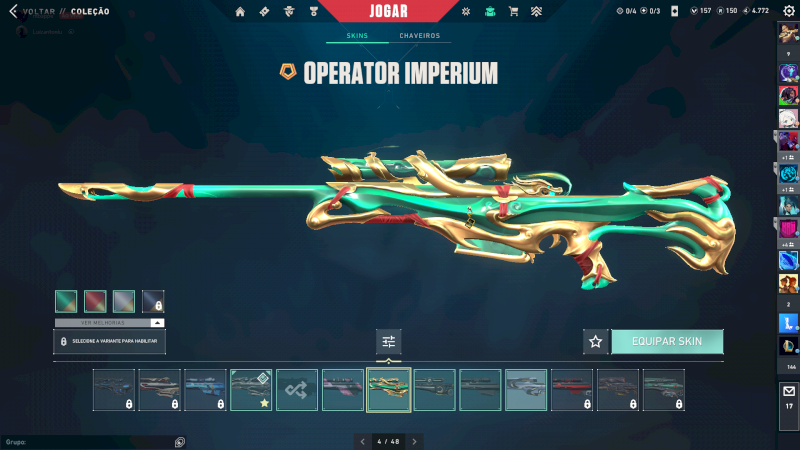Choose the silver gray color variant
This screenshot has height=450, width=800.
click(x=124, y=302)
